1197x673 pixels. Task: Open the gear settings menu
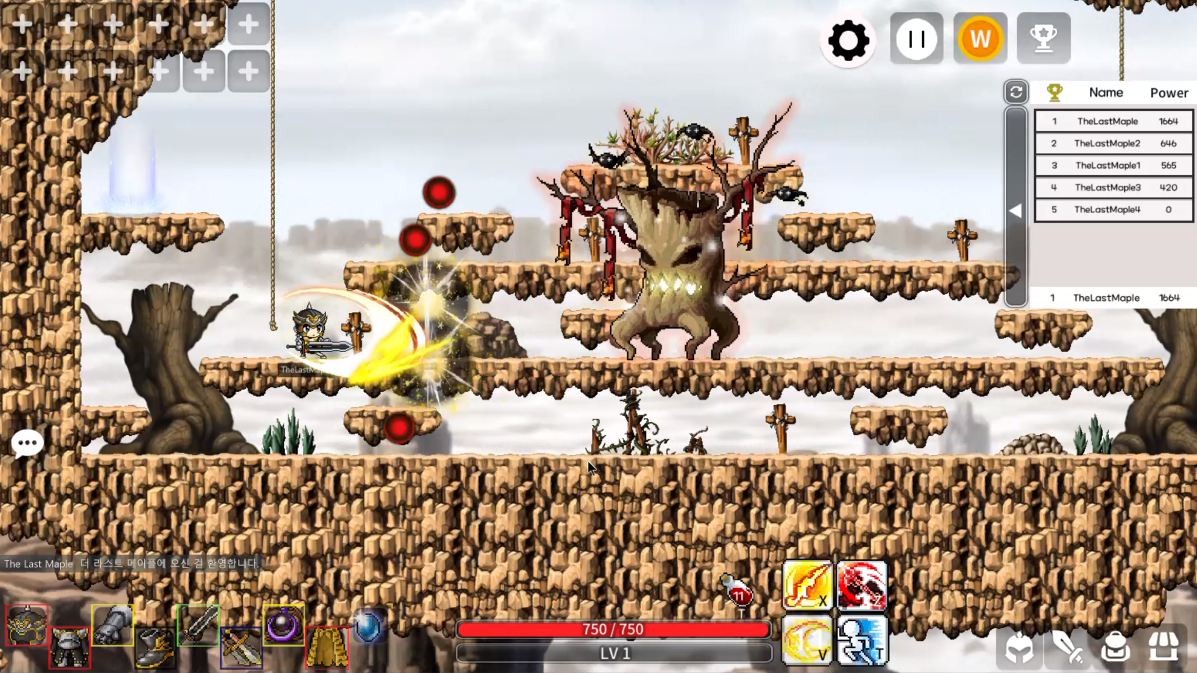pyautogui.click(x=848, y=41)
